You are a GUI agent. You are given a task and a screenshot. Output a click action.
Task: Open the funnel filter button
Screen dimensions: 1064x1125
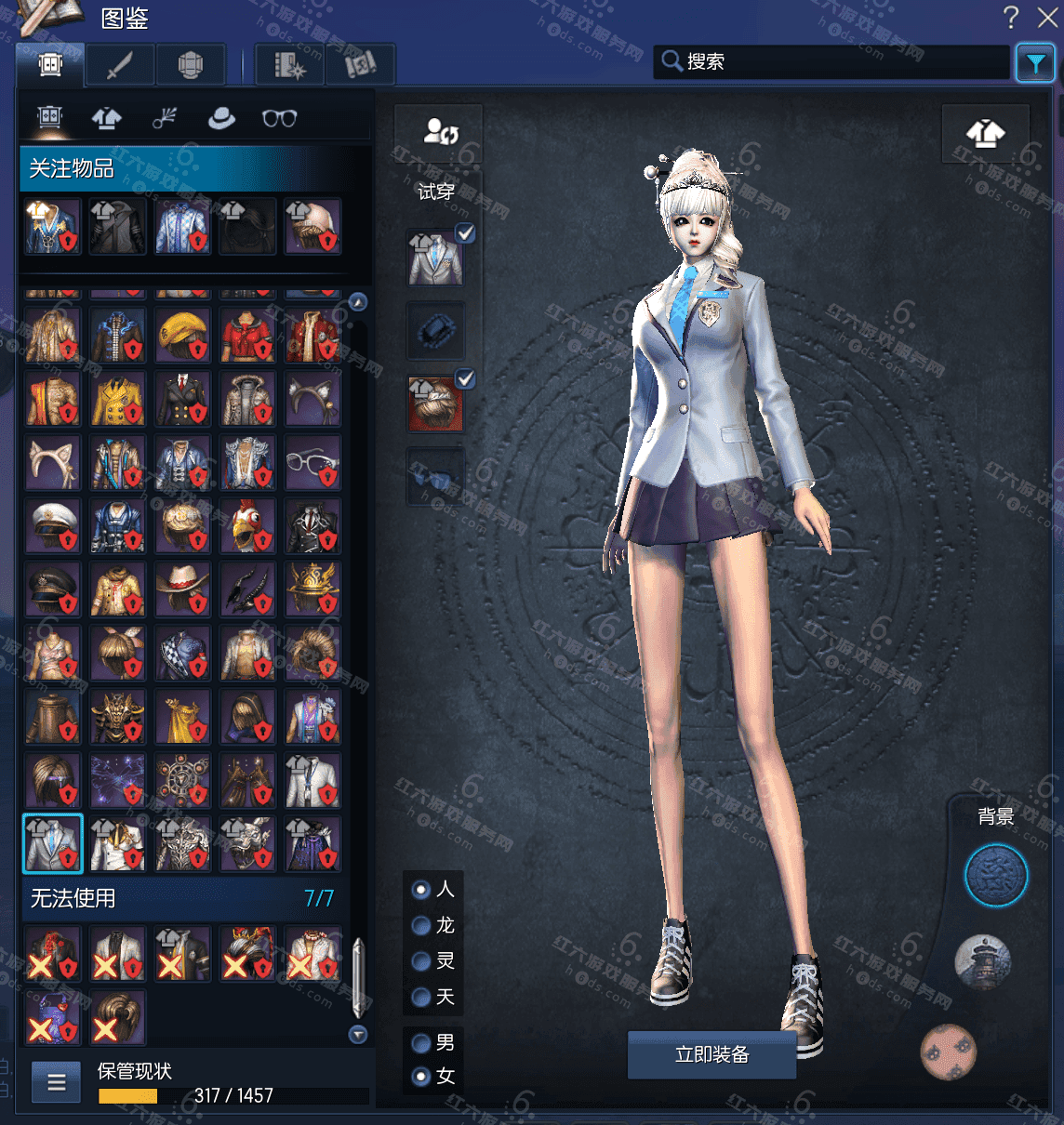pyautogui.click(x=1034, y=63)
